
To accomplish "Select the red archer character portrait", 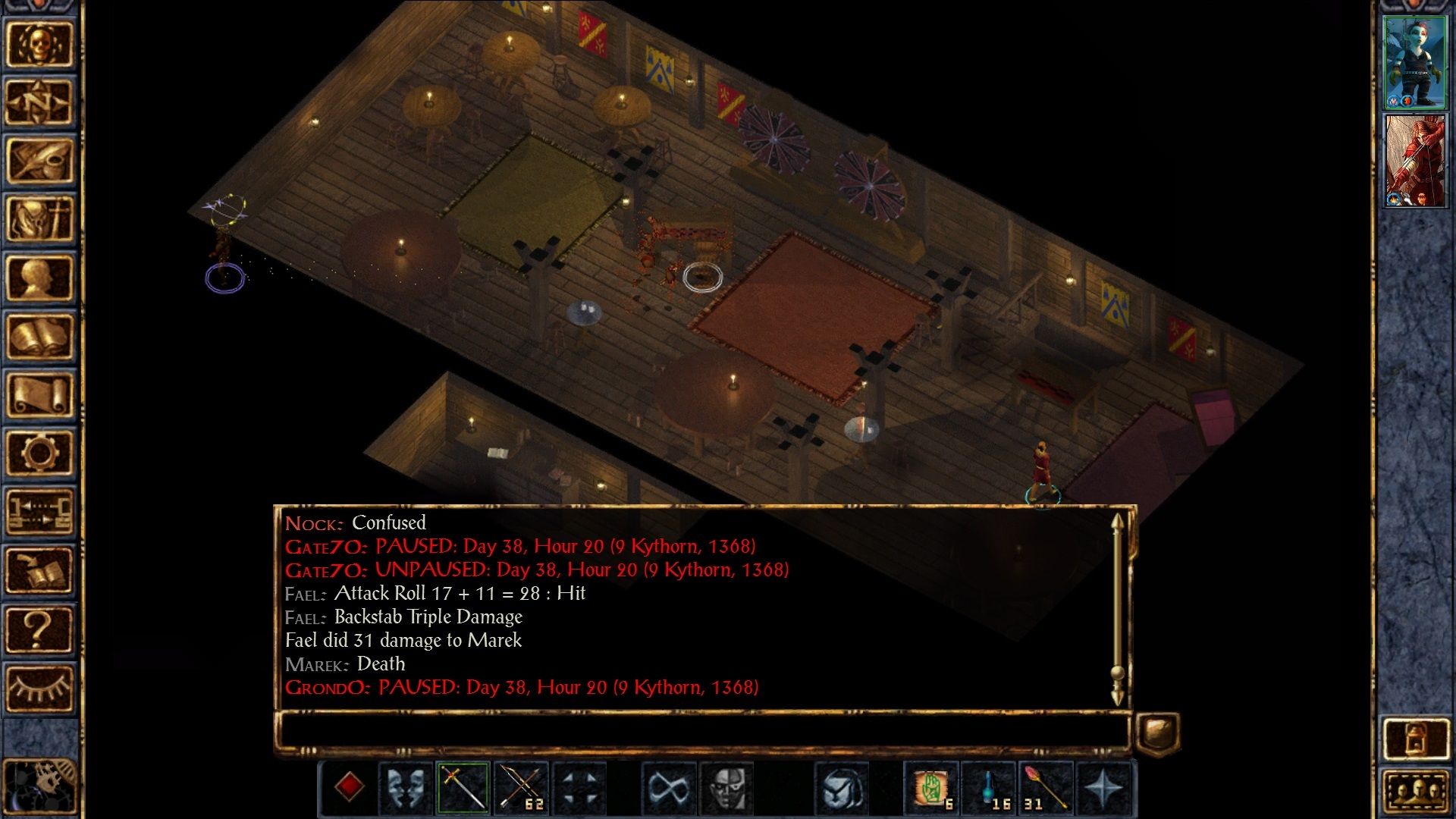I will (1414, 161).
